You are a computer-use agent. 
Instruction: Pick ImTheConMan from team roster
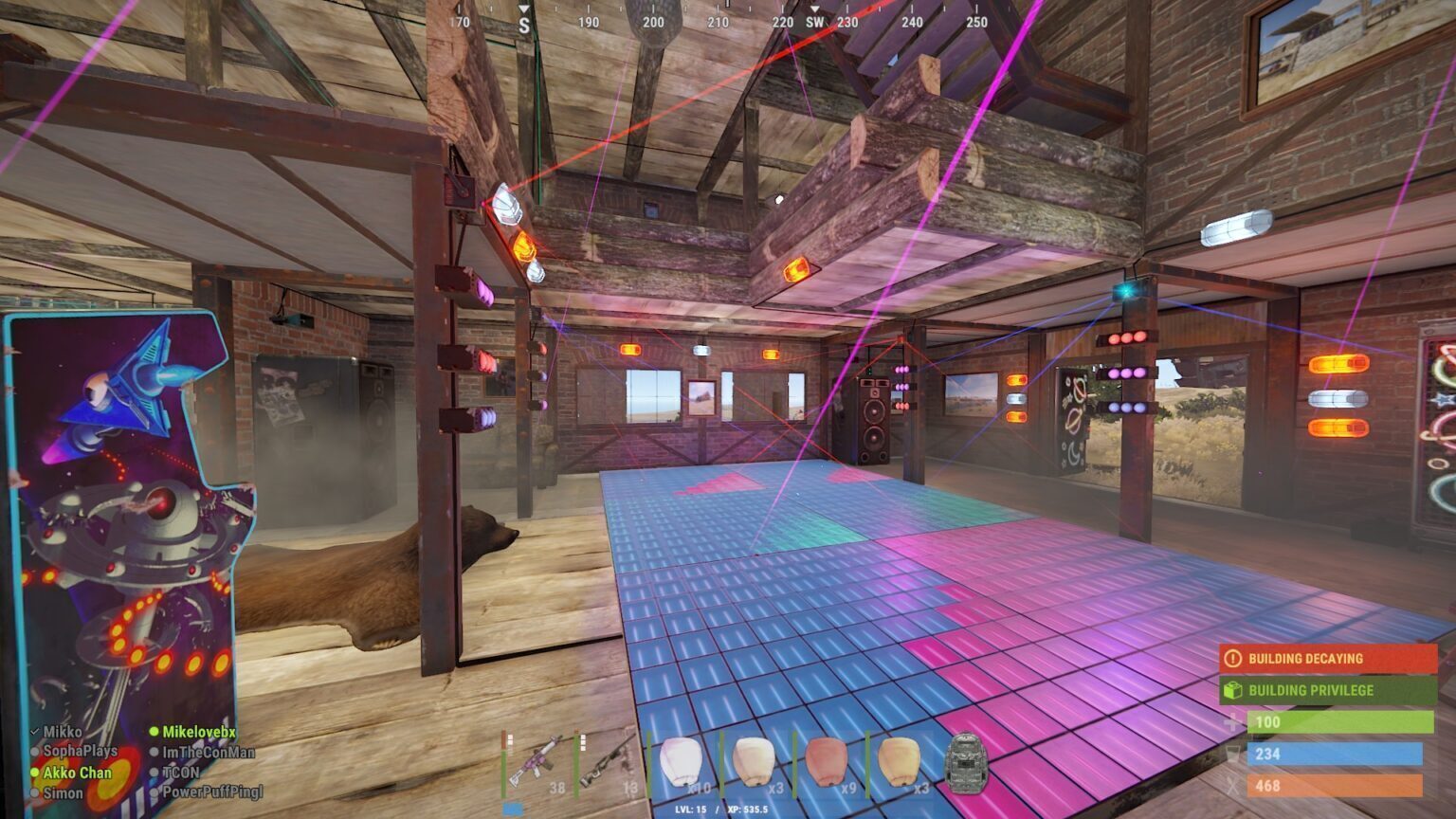pyautogui.click(x=208, y=753)
